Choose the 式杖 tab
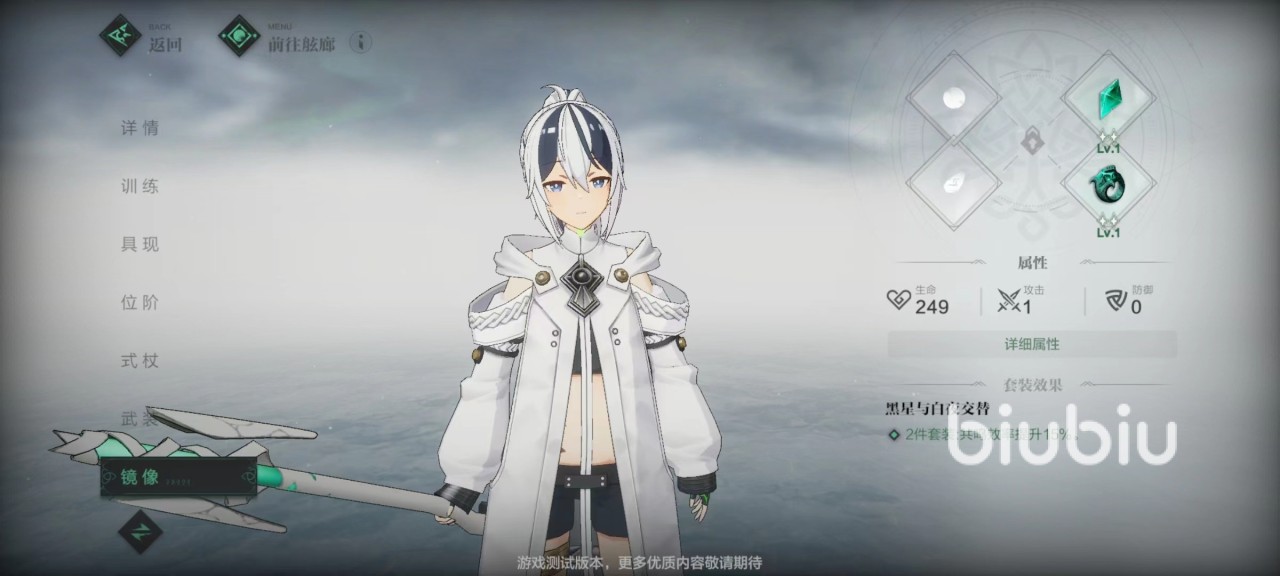The height and width of the screenshot is (576, 1280). pos(140,360)
